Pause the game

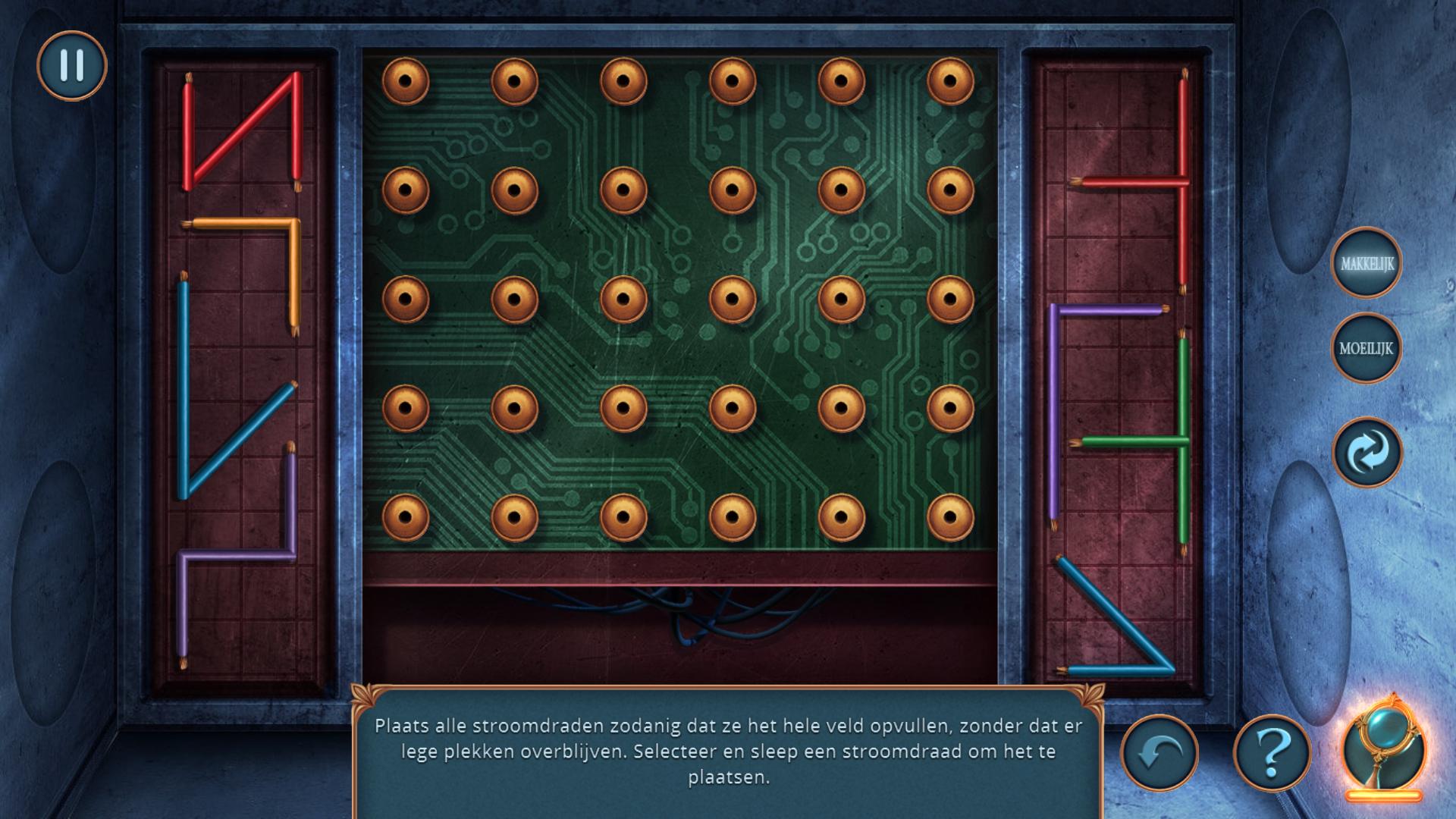point(72,65)
